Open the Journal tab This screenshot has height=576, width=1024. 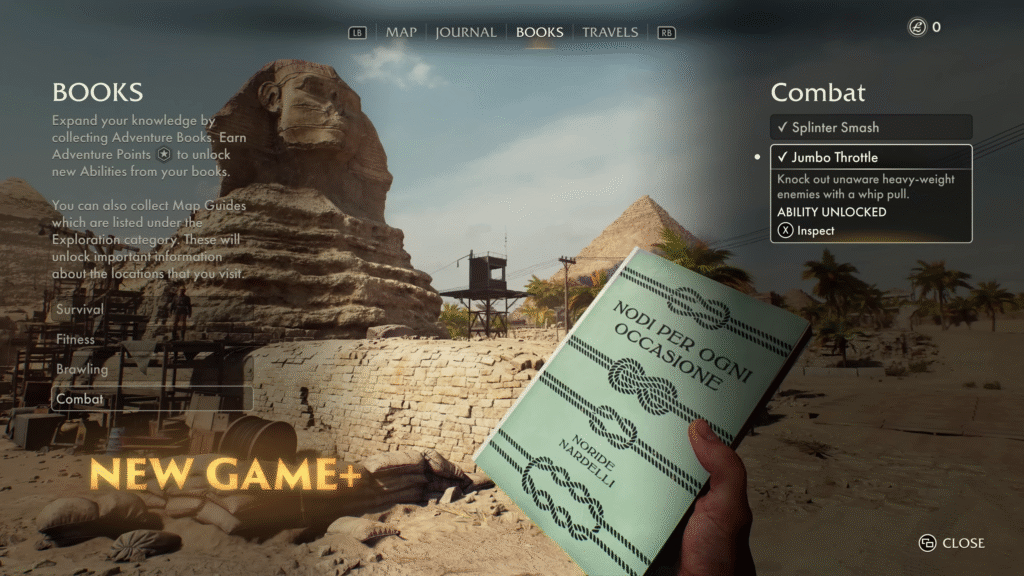pos(466,32)
